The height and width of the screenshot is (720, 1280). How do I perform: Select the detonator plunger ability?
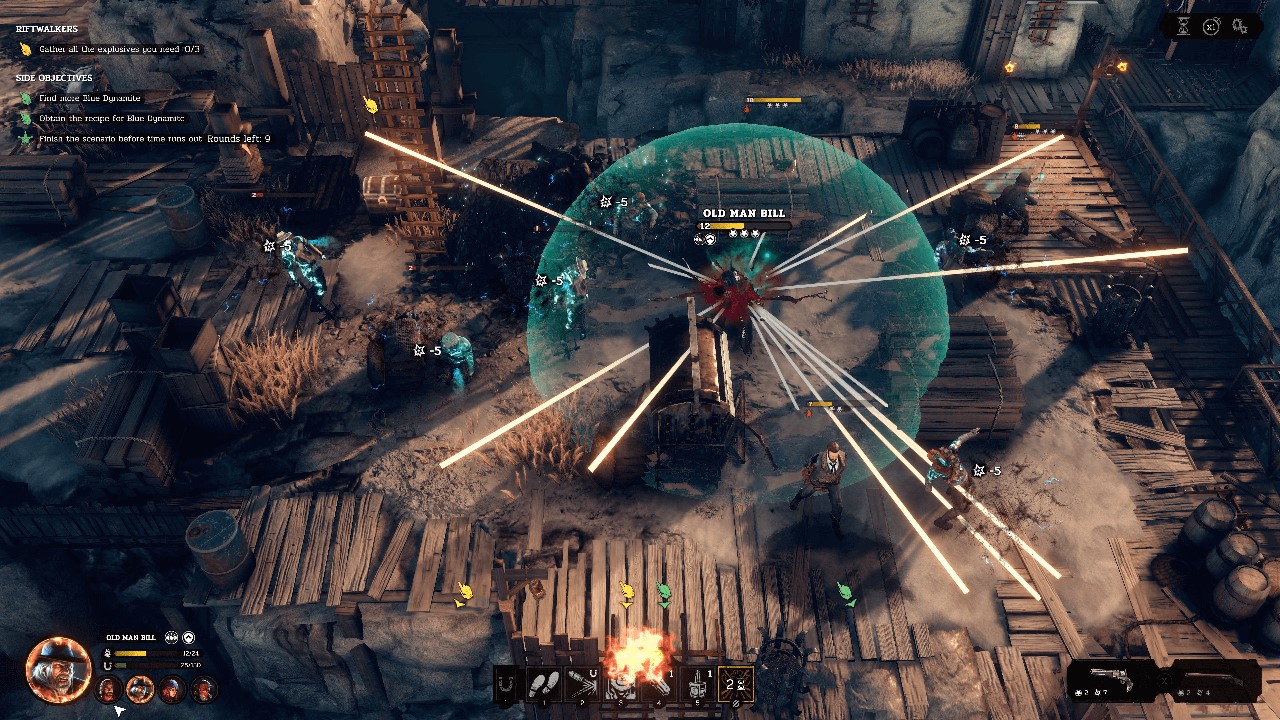(x=697, y=683)
